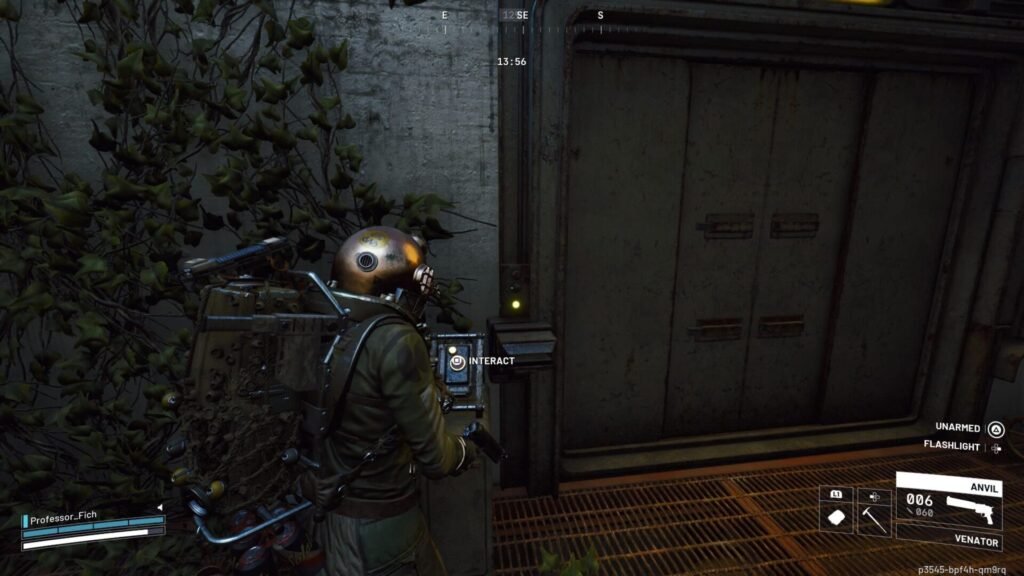Click the compass heading strip
Screen dimensions: 1024x576
[523, 18]
